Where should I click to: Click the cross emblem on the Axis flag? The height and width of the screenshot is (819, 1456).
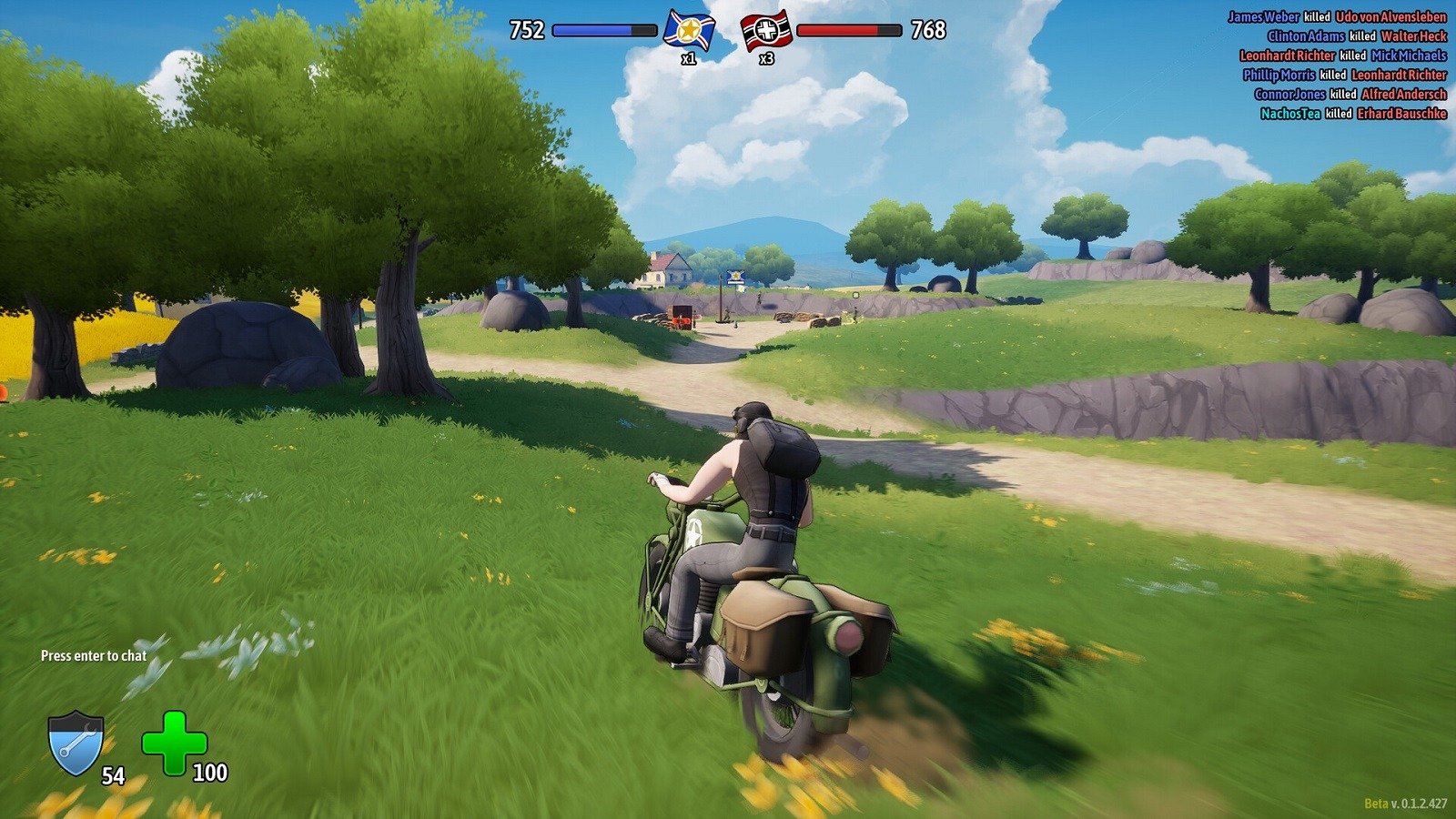click(765, 28)
